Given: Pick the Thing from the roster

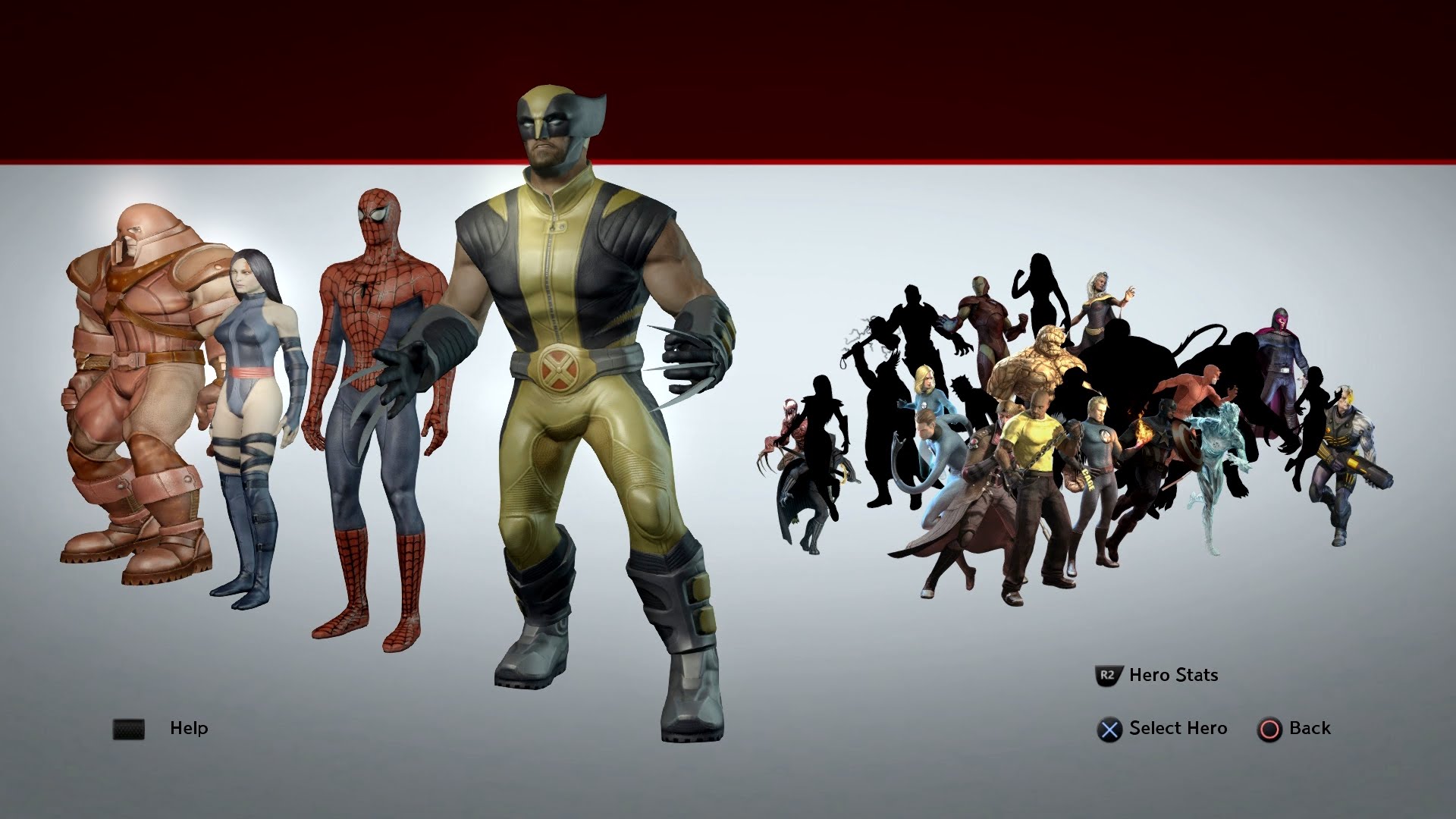Looking at the screenshot, I should coord(1037,364).
